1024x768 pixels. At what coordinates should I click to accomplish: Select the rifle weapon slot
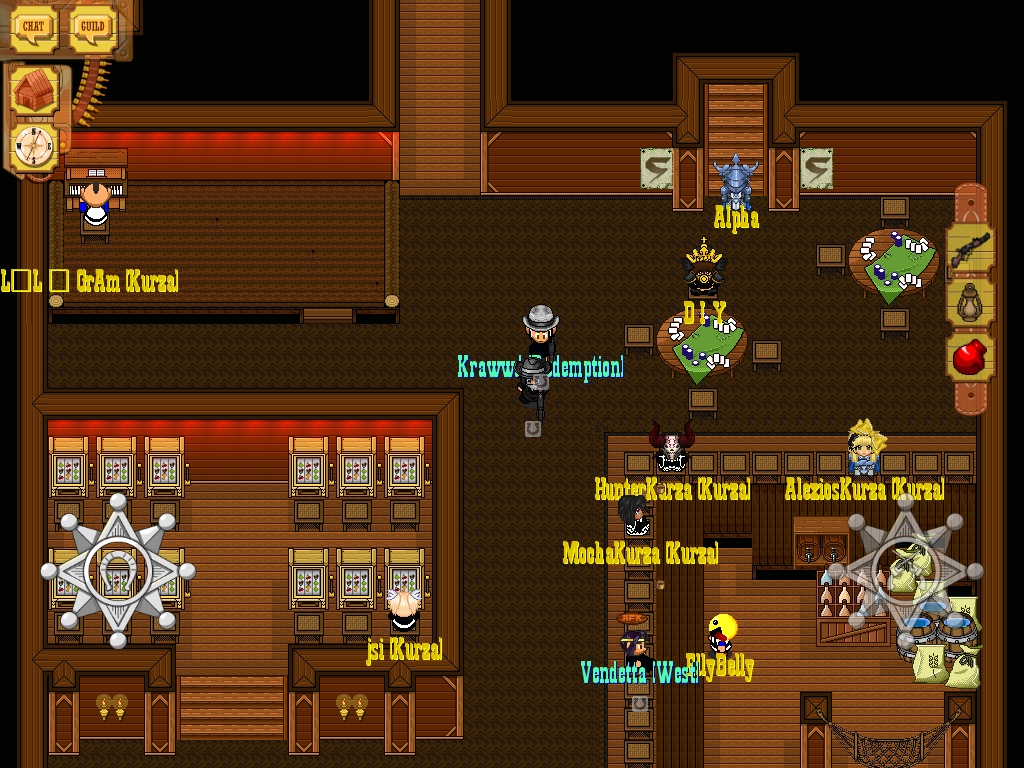pos(970,246)
